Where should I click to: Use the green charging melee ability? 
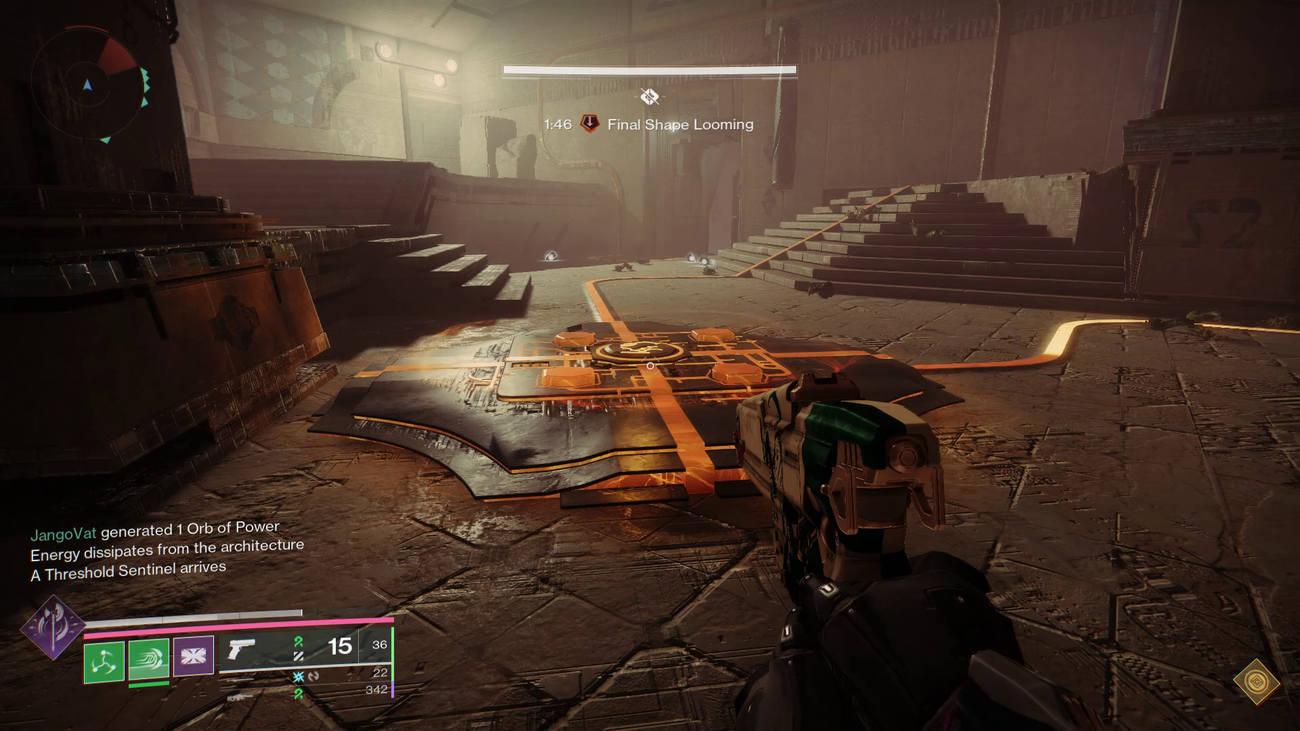coord(148,660)
